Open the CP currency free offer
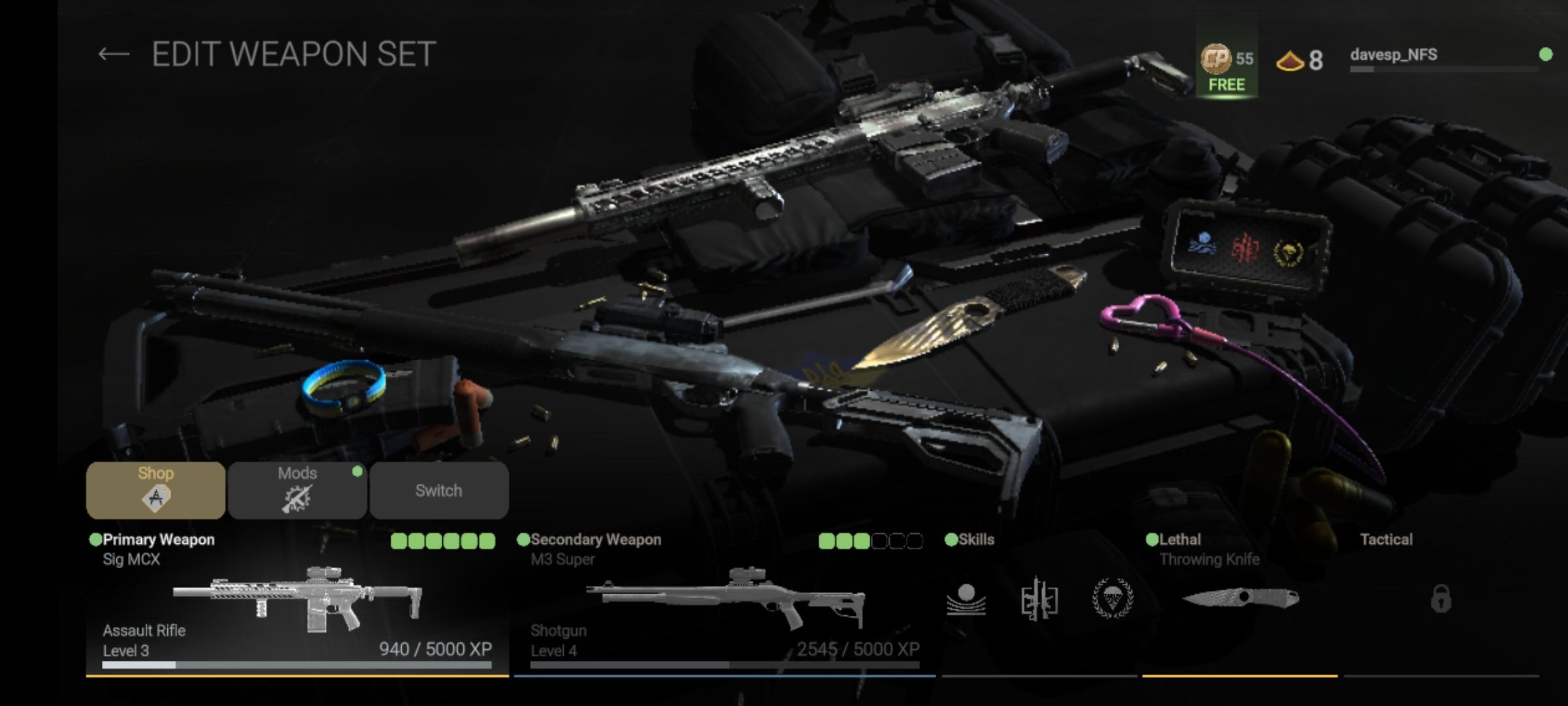The width and height of the screenshot is (1568, 706). [1226, 67]
